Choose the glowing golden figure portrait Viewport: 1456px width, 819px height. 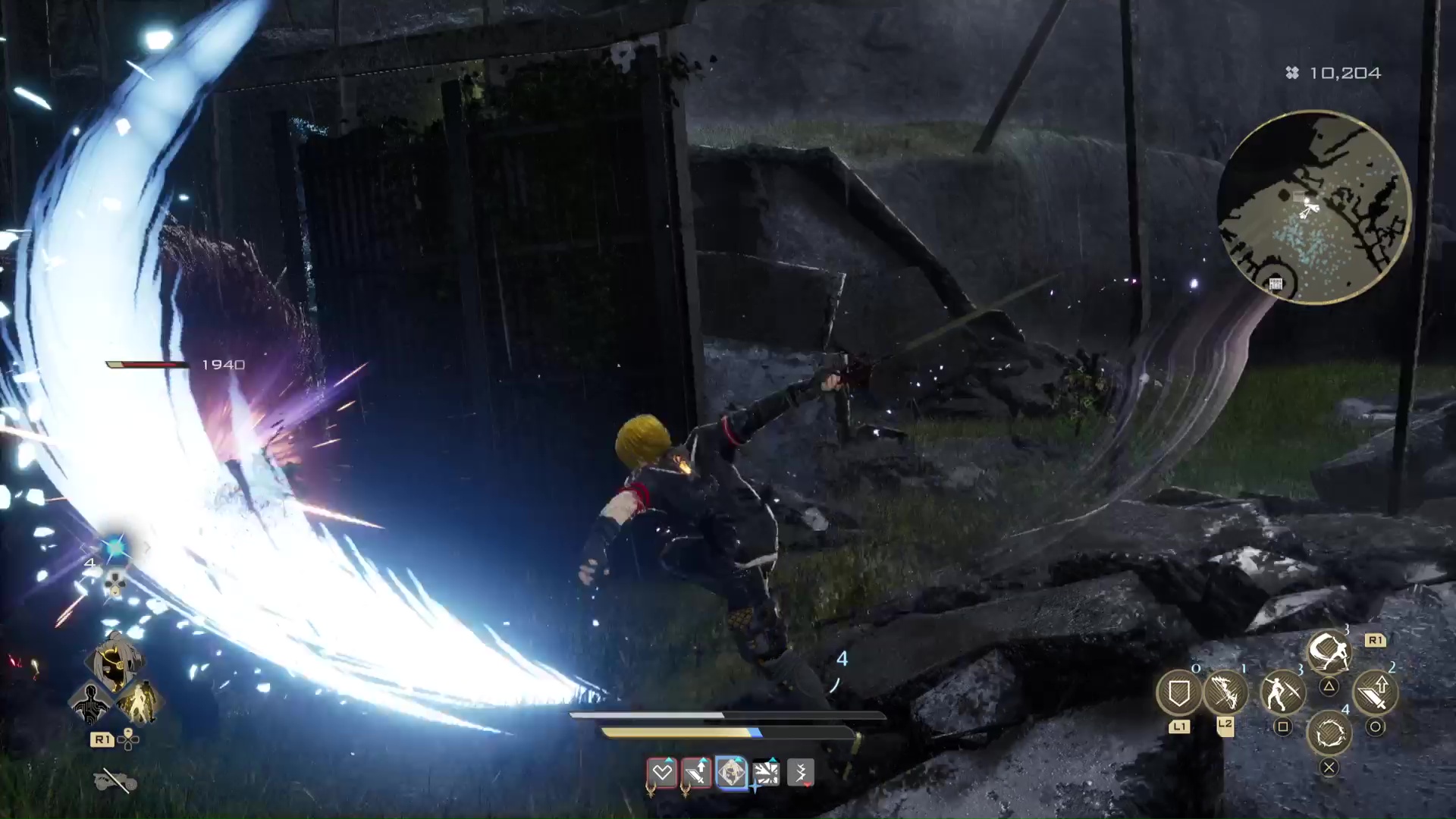pyautogui.click(x=139, y=702)
